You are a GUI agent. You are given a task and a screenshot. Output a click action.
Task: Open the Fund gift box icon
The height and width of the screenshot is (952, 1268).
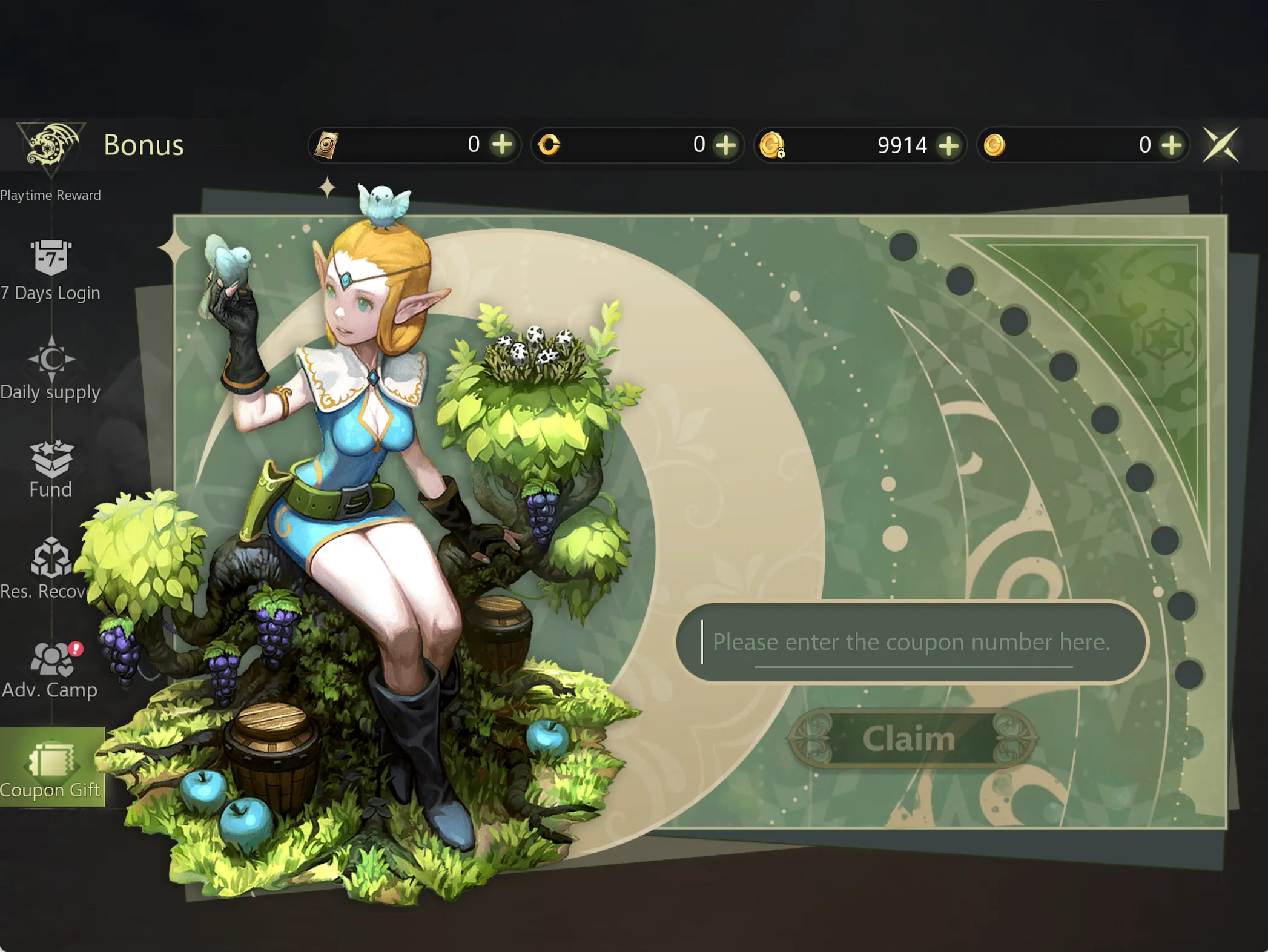51,461
